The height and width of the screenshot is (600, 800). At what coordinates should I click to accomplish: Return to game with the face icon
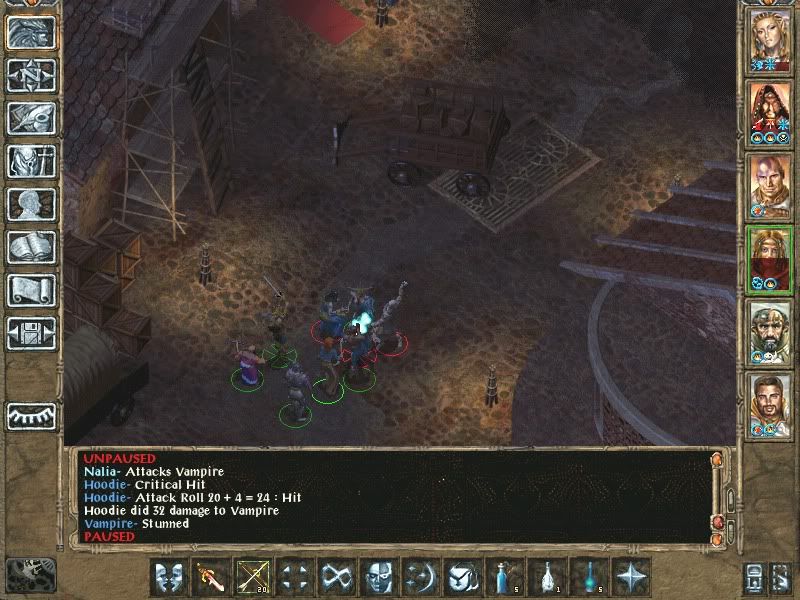31,33
